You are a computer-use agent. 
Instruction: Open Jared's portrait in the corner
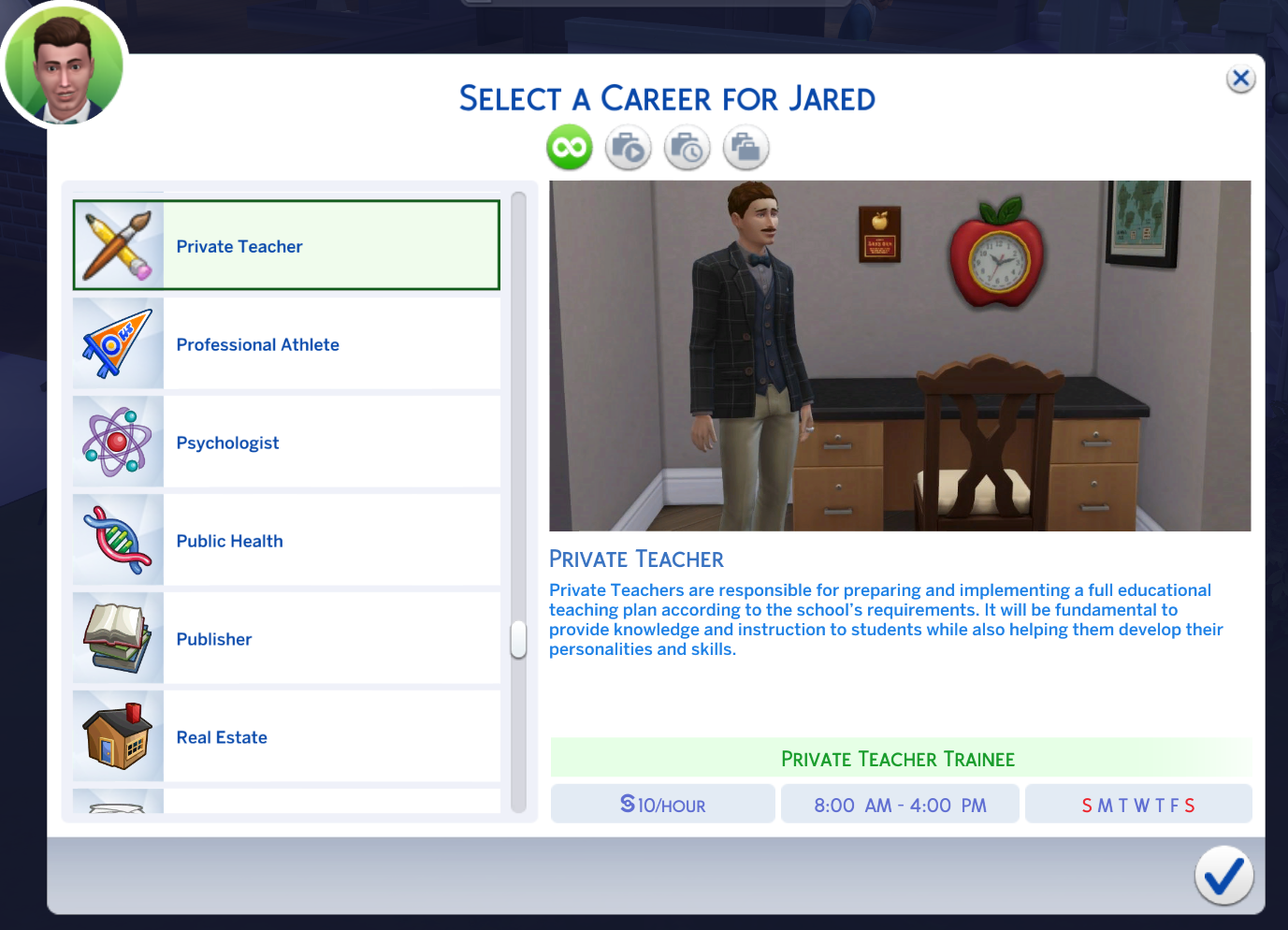pos(63,63)
